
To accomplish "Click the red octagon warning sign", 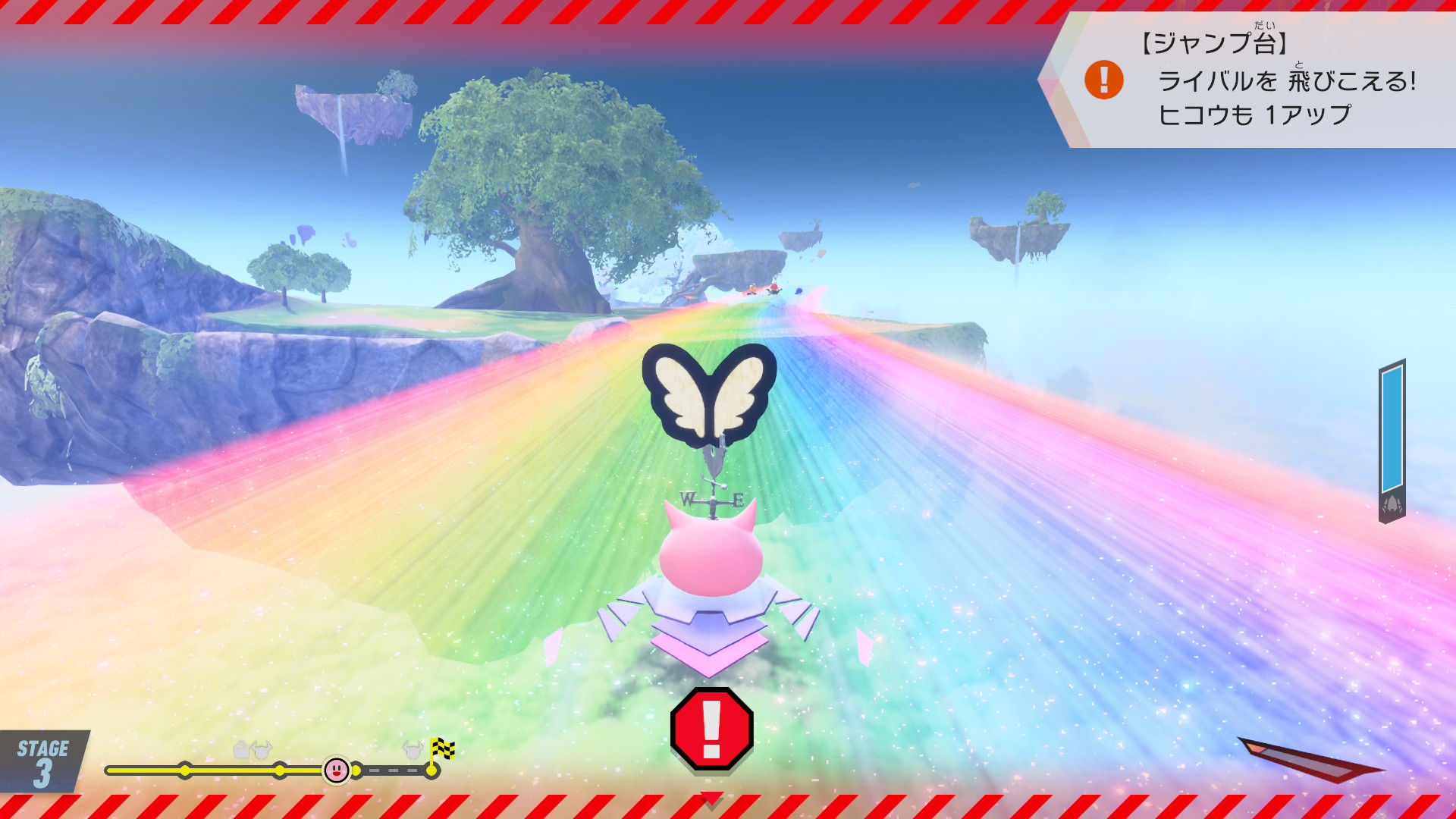I will click(711, 728).
